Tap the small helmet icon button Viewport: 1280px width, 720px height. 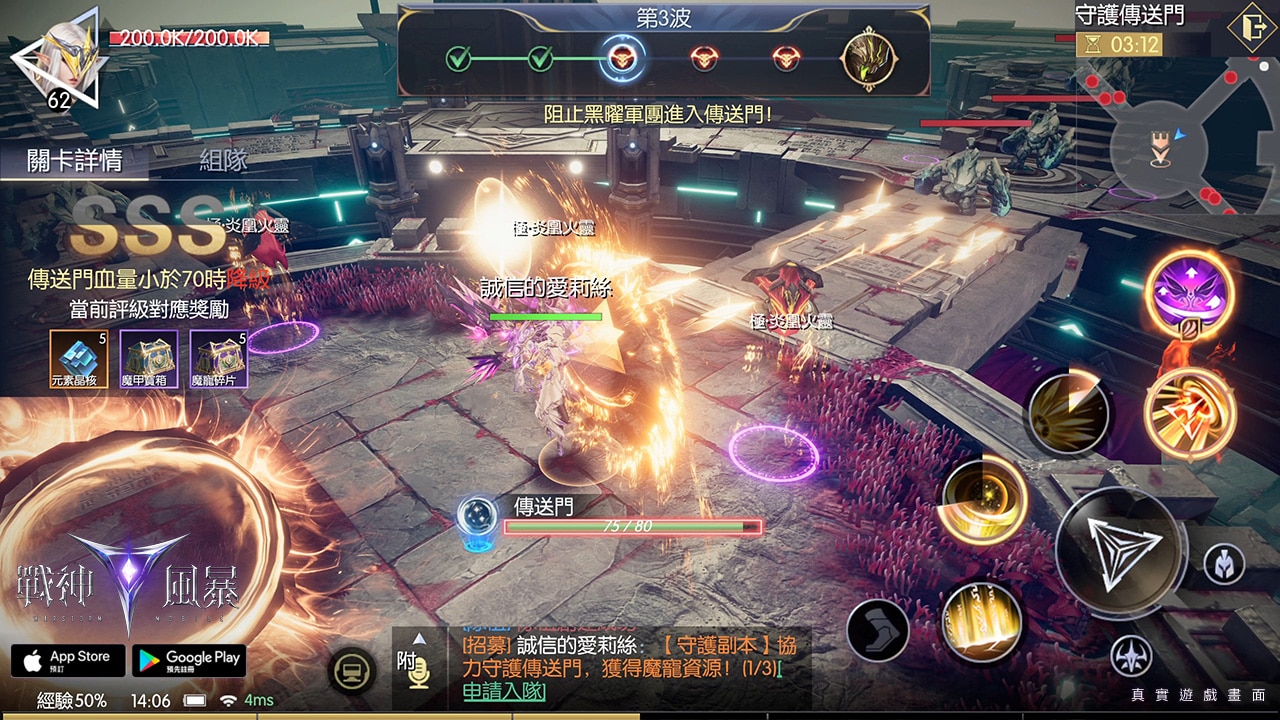coord(1223,565)
